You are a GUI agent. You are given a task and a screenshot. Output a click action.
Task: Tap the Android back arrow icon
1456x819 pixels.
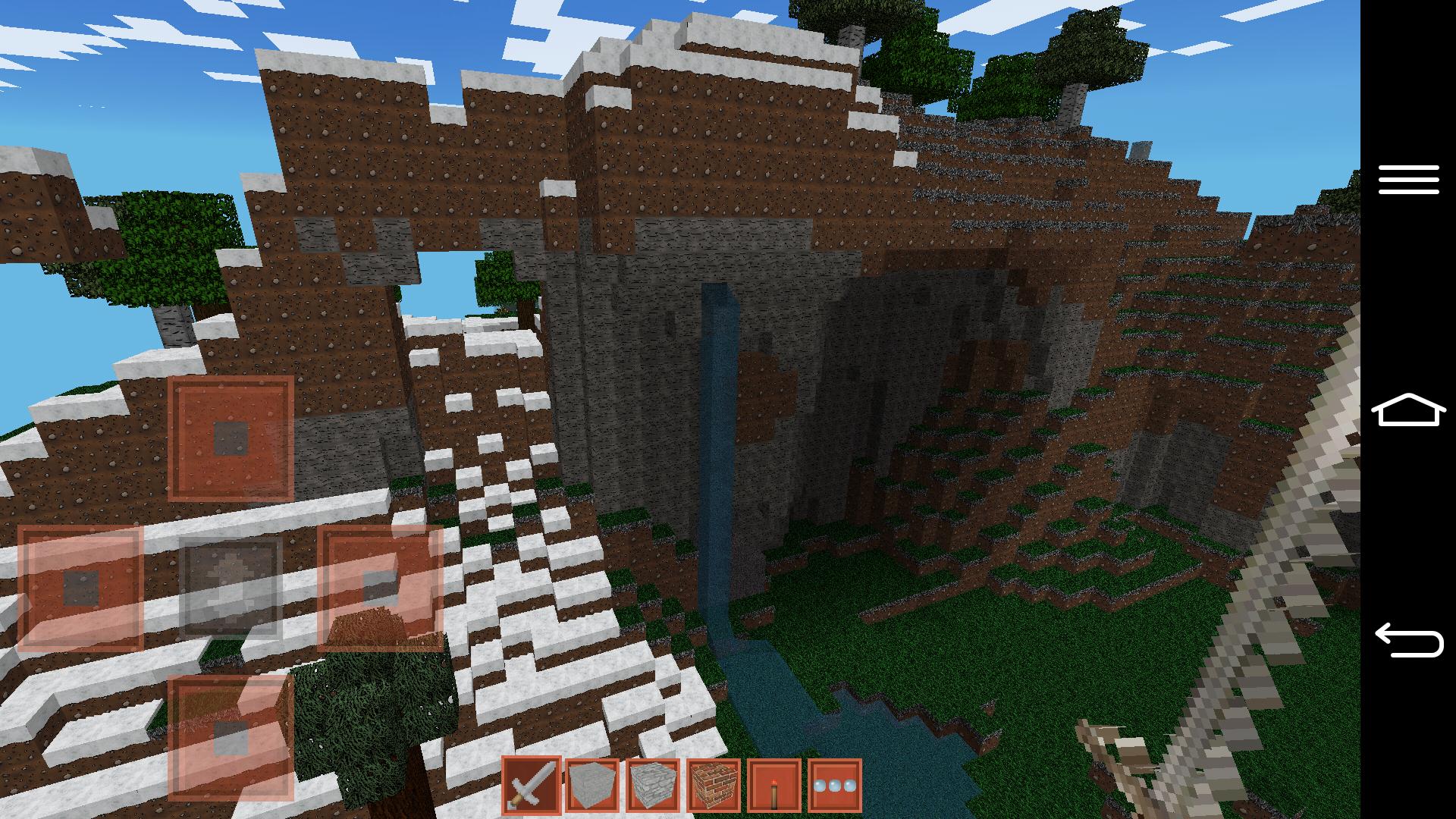[1408, 641]
